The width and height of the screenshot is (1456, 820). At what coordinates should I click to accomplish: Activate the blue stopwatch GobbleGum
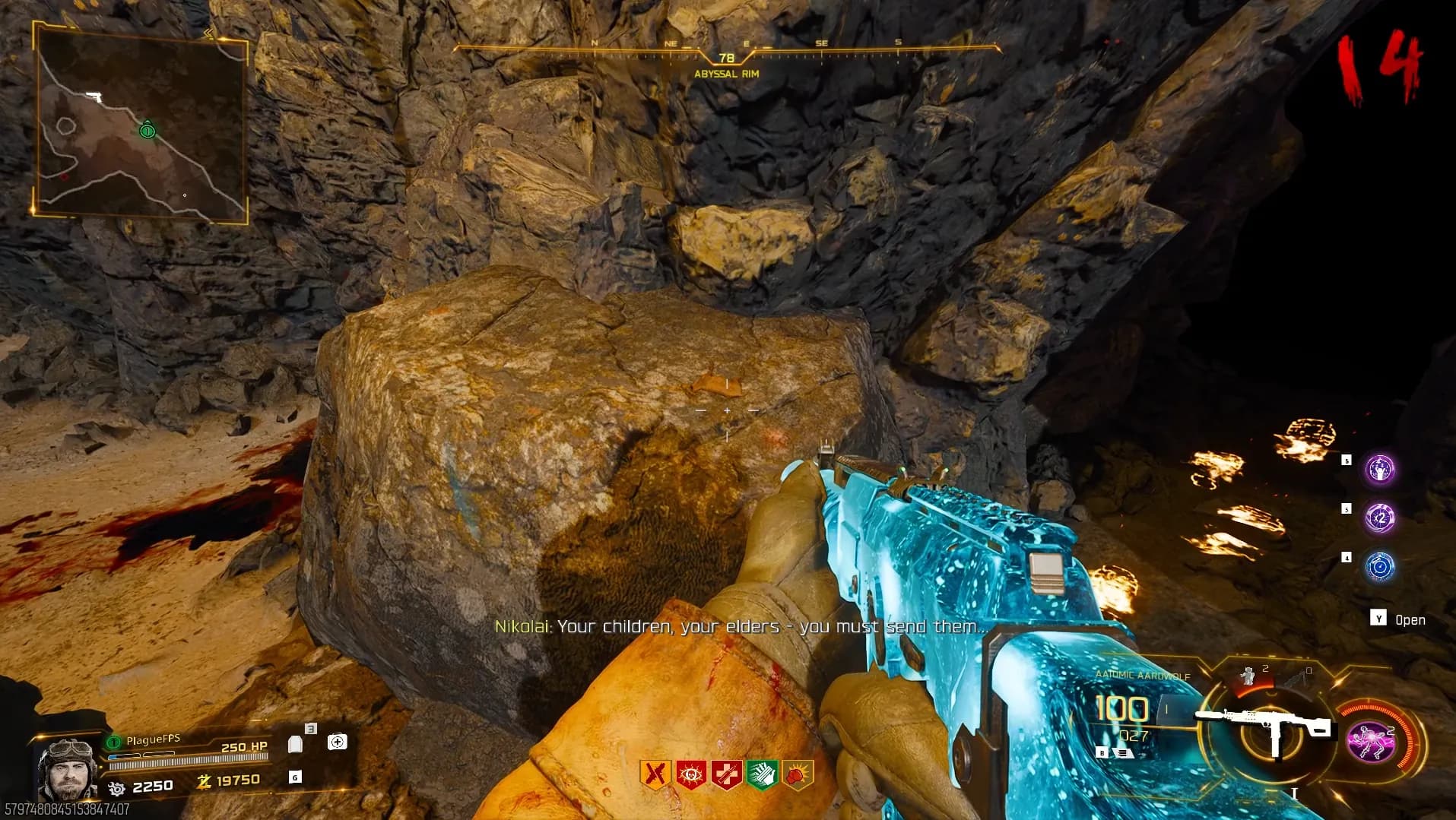click(1379, 567)
